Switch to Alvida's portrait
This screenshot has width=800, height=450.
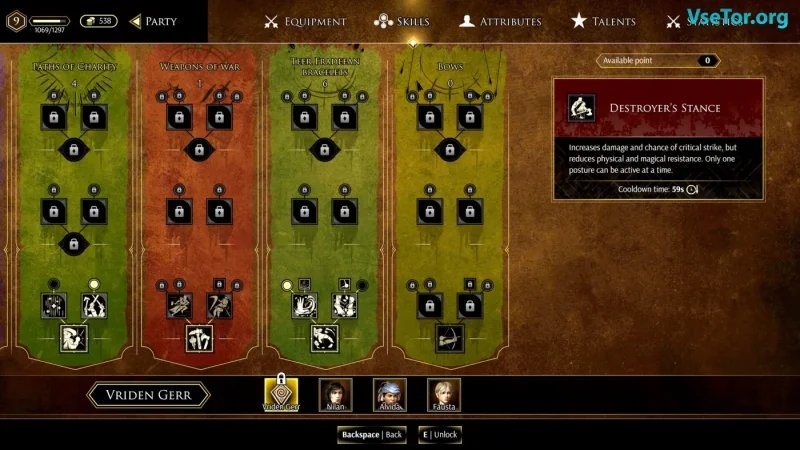click(389, 394)
